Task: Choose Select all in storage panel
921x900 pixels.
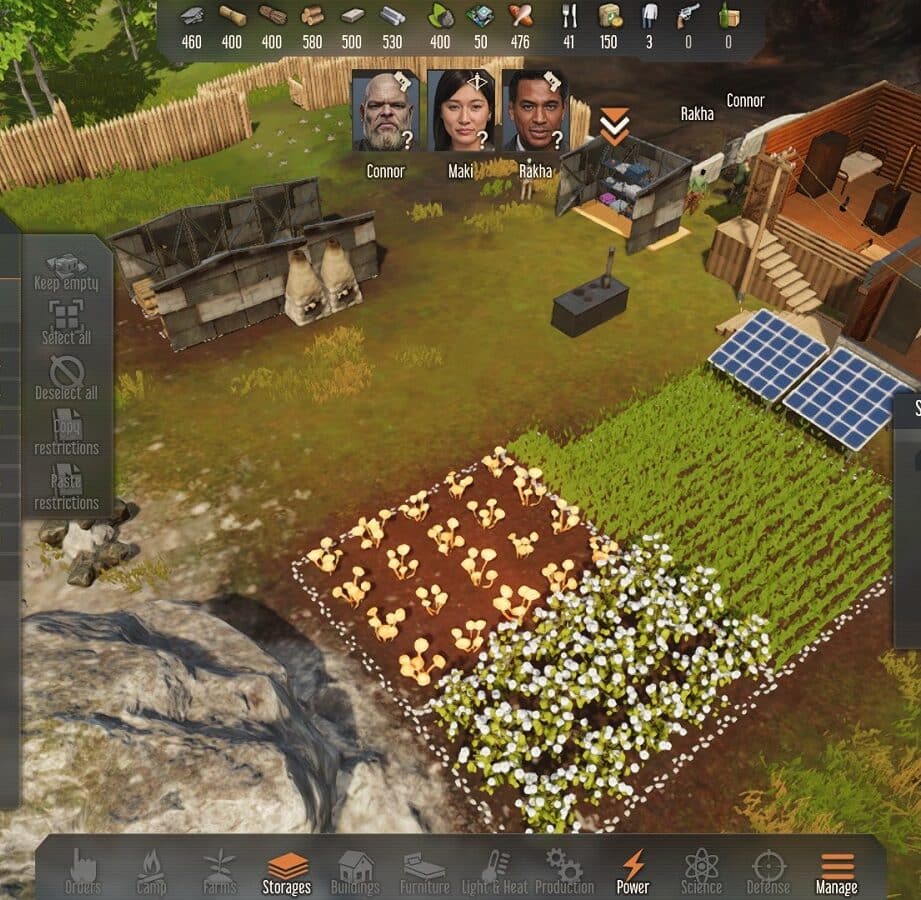Action: click(x=67, y=323)
